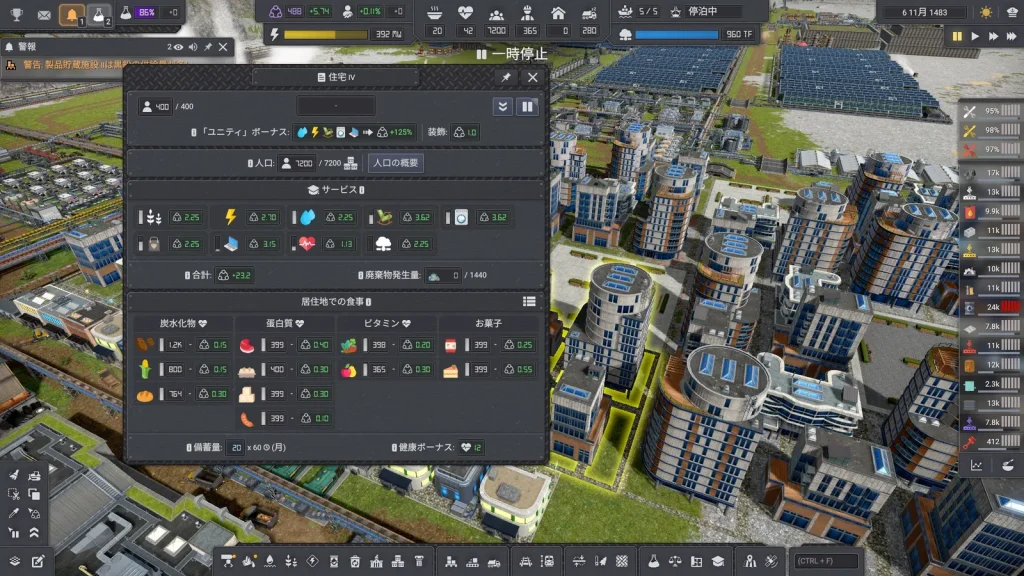This screenshot has height=576, width=1024.
Task: Set game speed to fastest triple arrow
Action: click(x=1012, y=36)
